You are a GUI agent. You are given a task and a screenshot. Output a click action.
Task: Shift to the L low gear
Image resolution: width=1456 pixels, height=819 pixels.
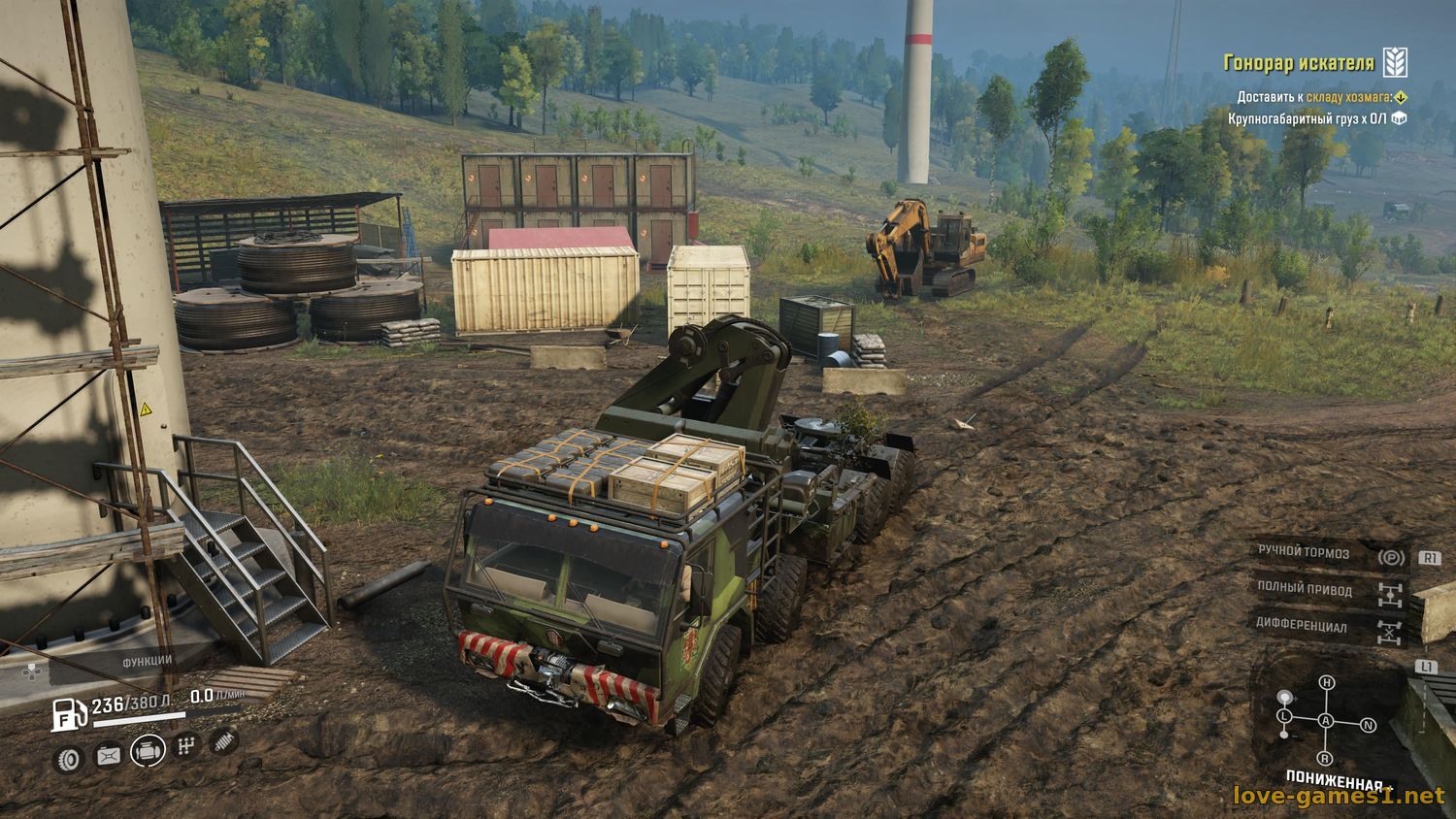pos(1285,716)
